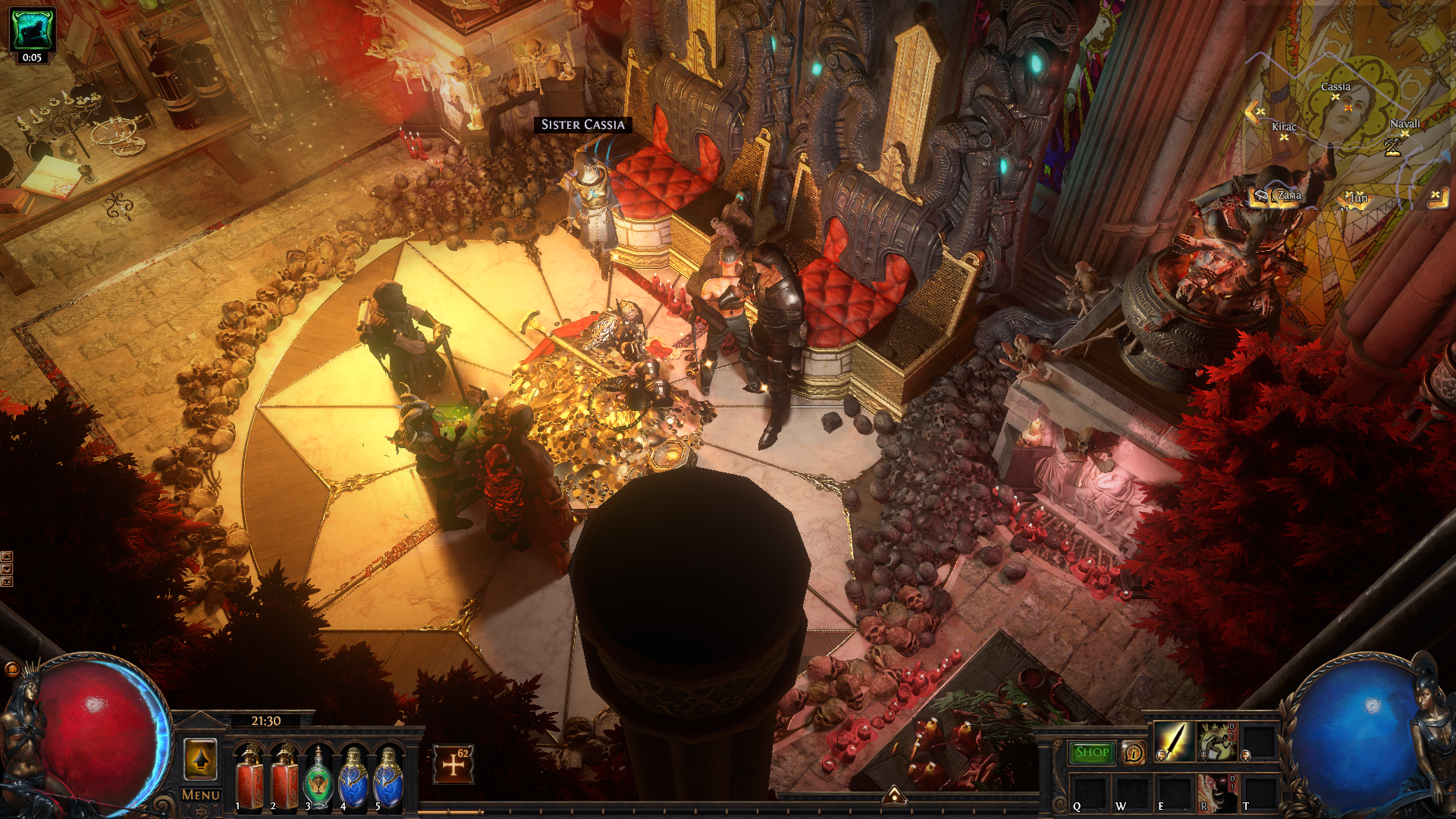Open the chat bubble icon above life orb

[12, 669]
